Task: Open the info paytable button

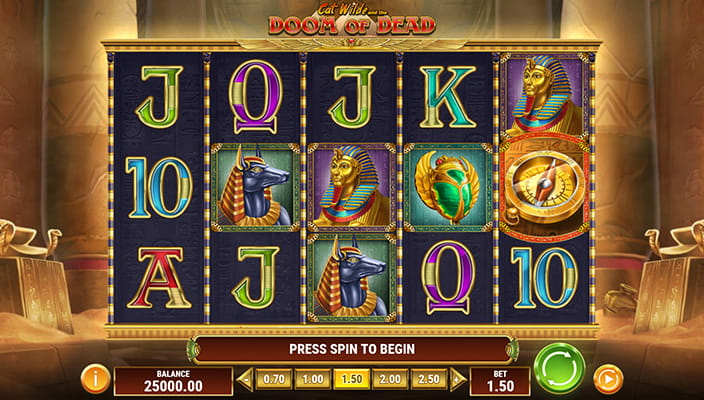Action: pos(96,379)
